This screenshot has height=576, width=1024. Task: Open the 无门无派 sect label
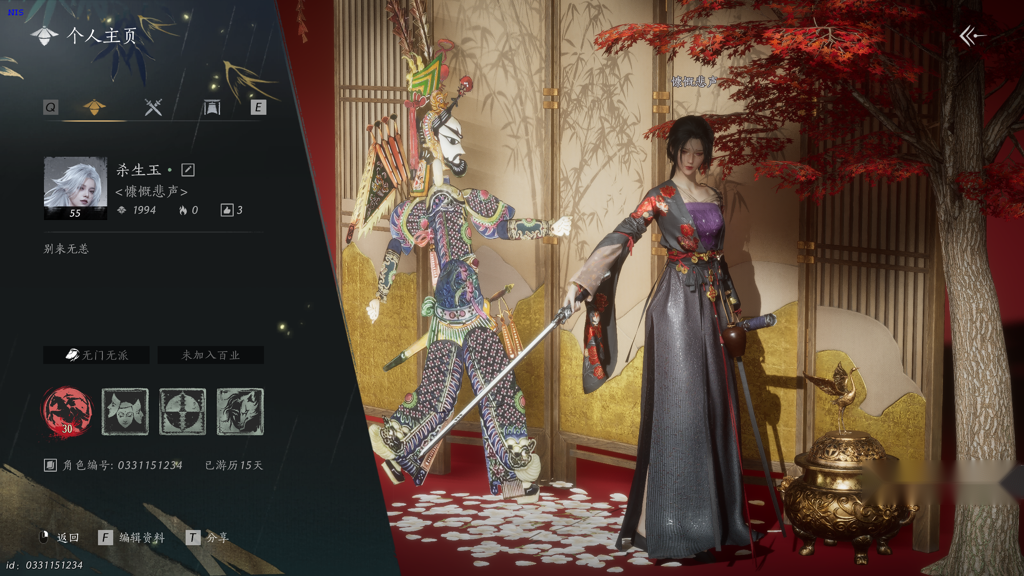click(x=96, y=355)
